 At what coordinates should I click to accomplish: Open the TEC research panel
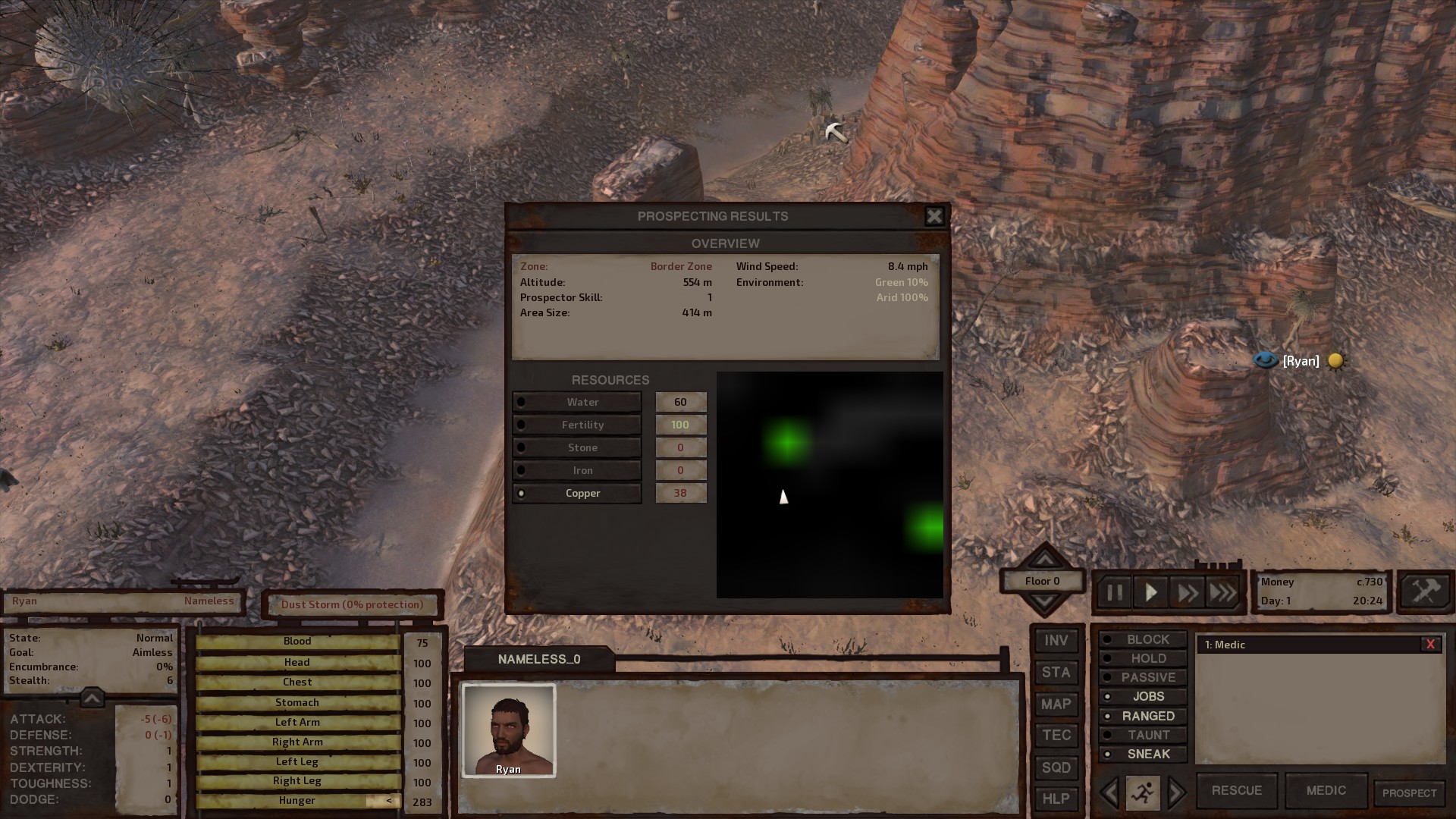pos(1056,735)
